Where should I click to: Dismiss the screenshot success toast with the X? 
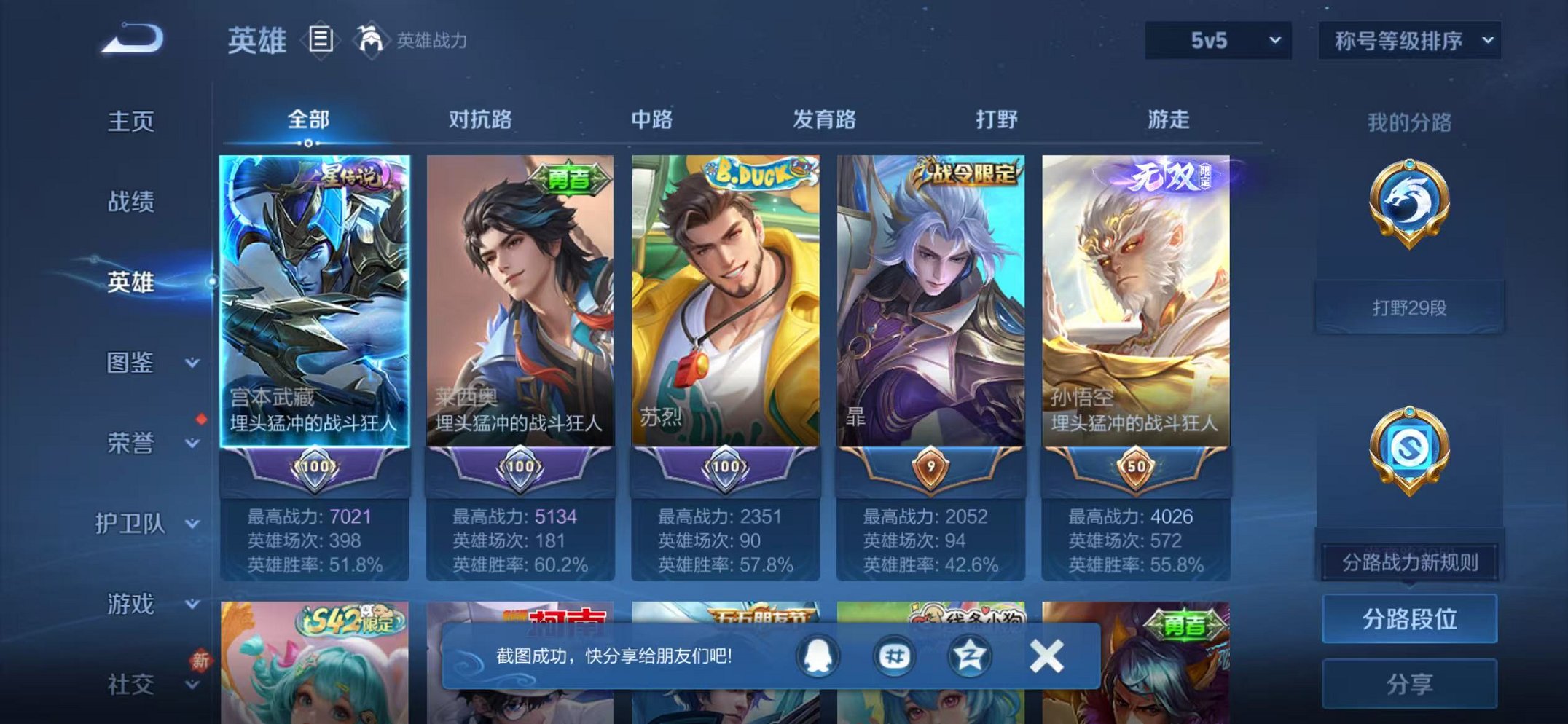tap(1046, 655)
